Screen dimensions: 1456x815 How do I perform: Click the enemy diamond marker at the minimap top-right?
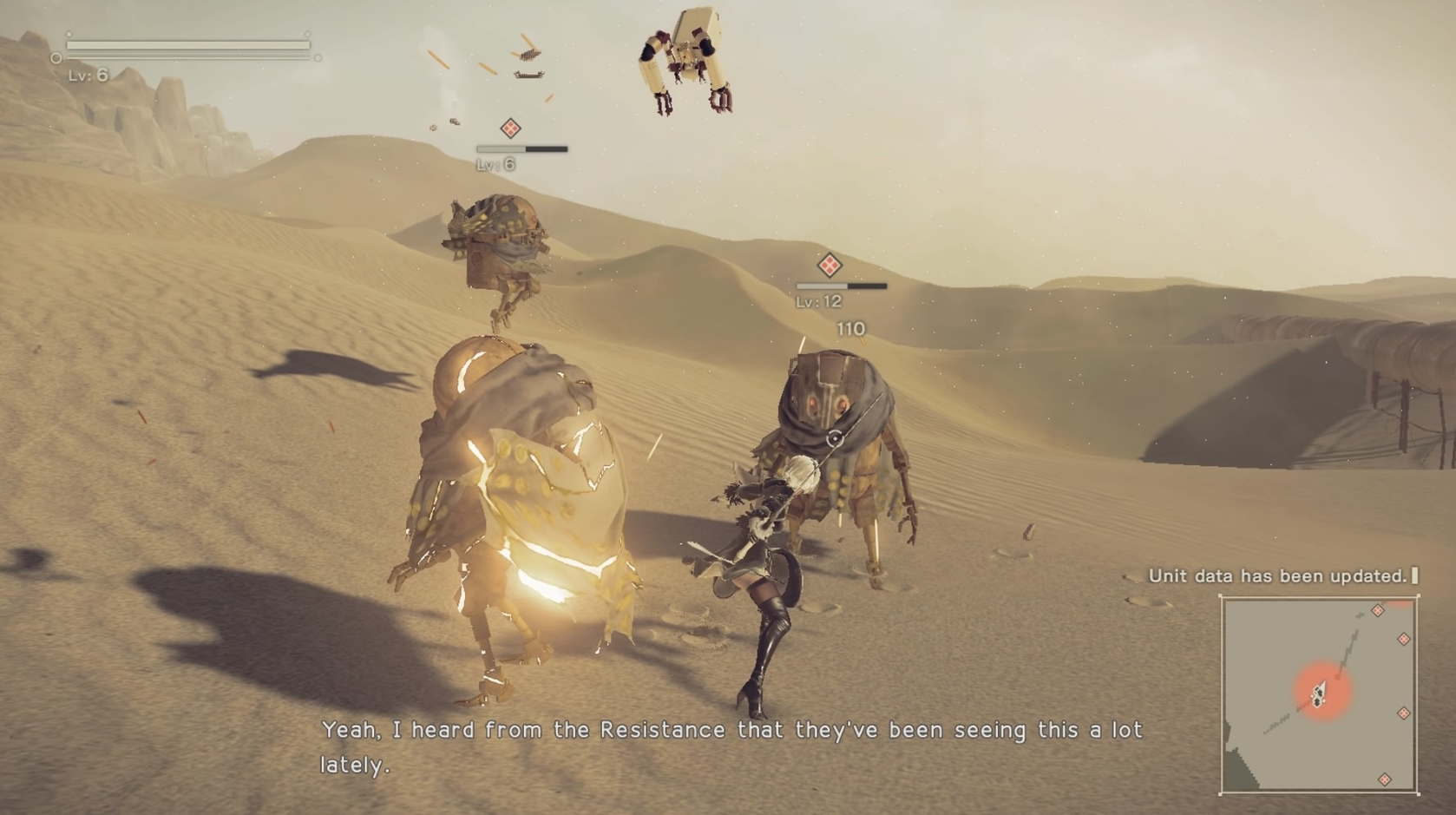[x=1378, y=611]
